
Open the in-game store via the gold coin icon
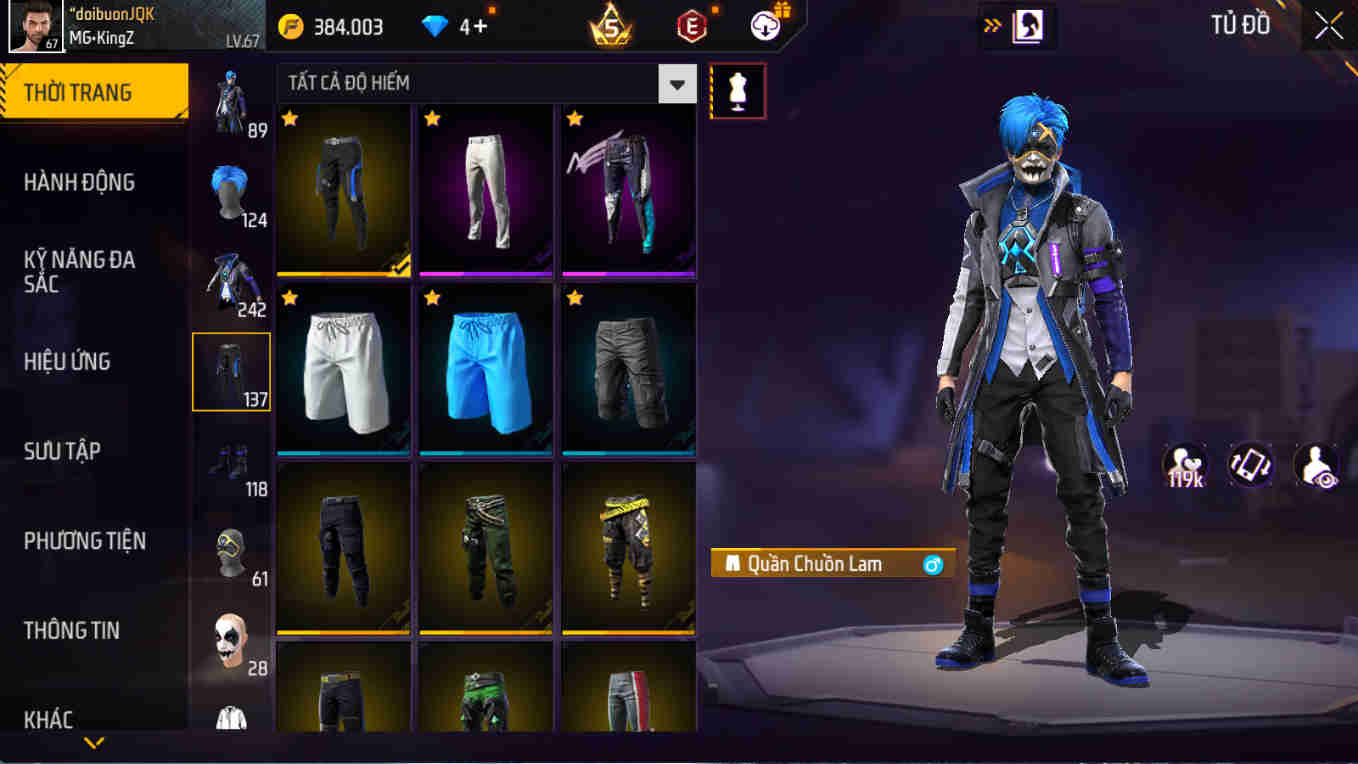point(291,27)
